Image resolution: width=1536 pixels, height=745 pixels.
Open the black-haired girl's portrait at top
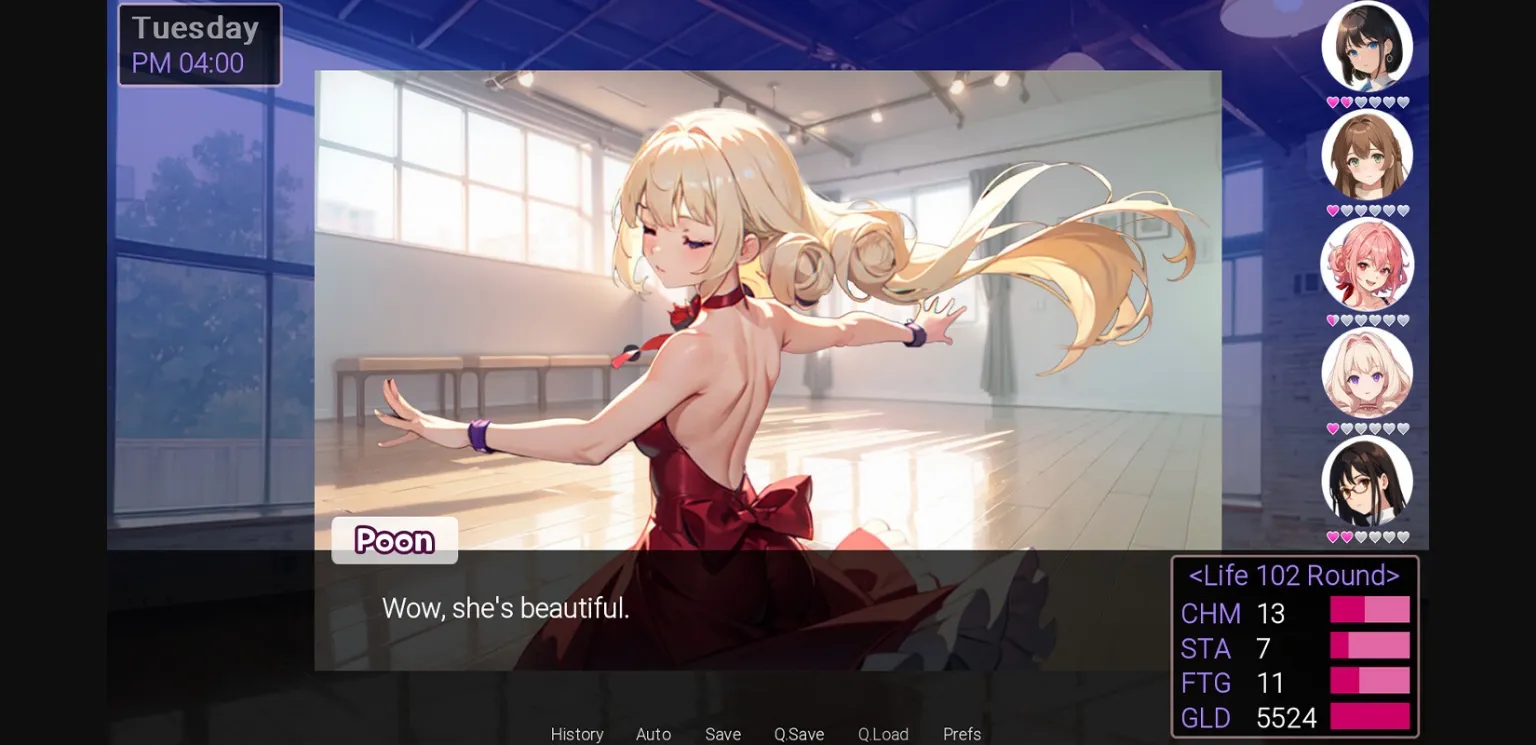pos(1367,45)
